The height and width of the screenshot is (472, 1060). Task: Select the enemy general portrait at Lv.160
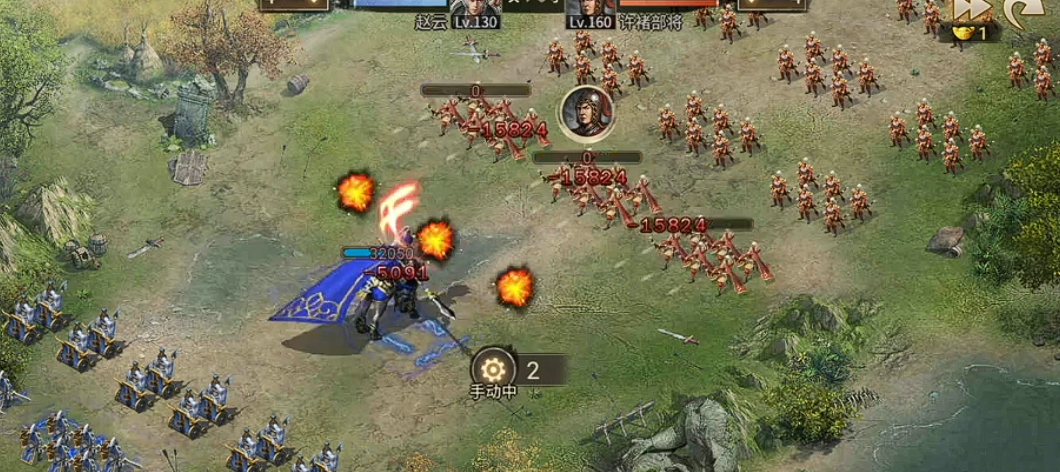(x=590, y=9)
